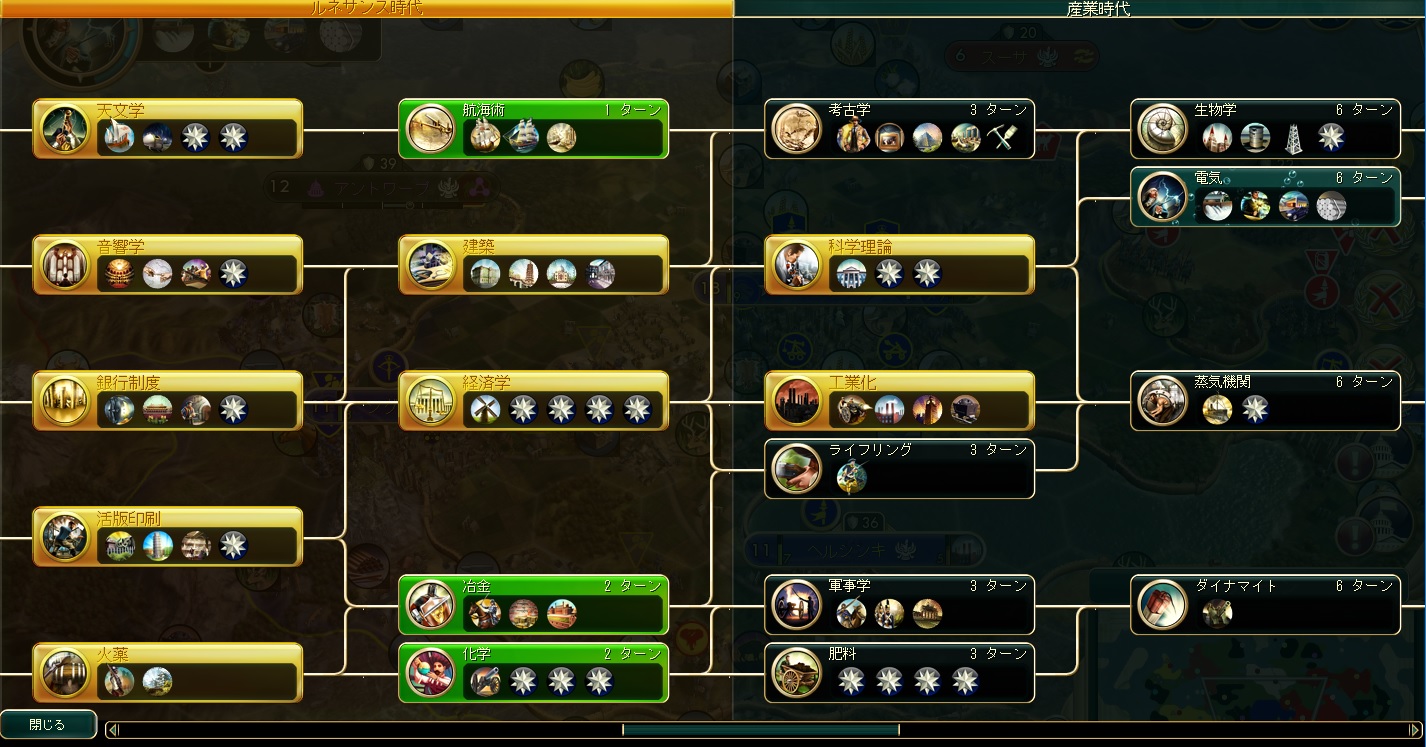The image size is (1426, 747).
Task: Click the 音響学 technology box
Action: coord(167,264)
